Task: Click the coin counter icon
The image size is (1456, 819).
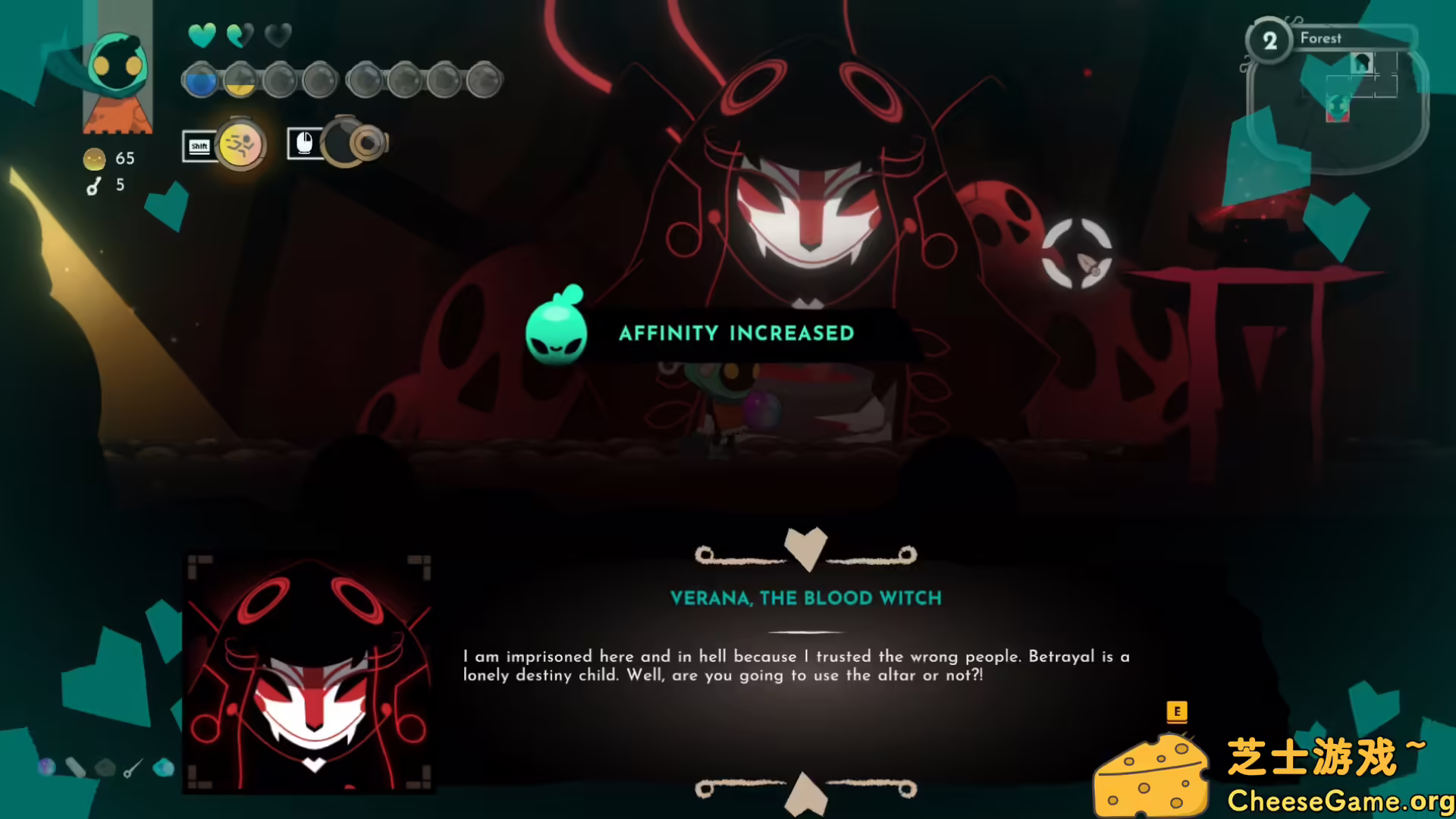Action: [x=93, y=159]
